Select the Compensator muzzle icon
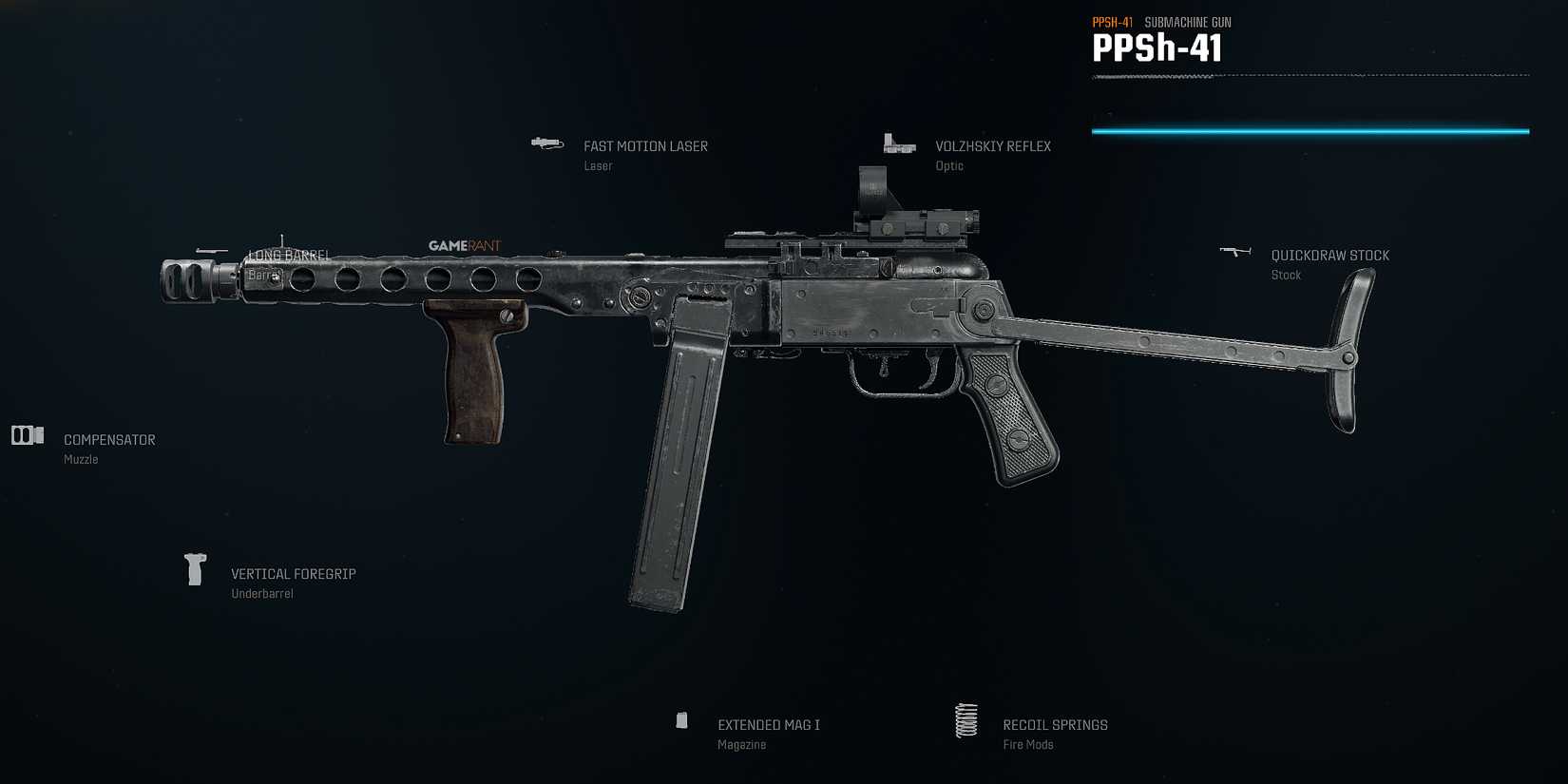The width and height of the screenshot is (1568, 784). tap(26, 435)
